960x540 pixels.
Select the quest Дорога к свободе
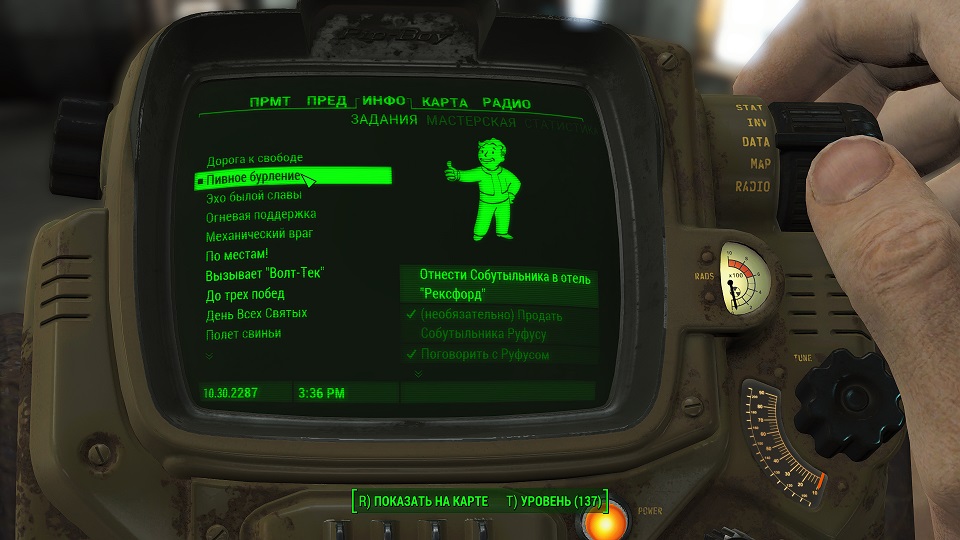tap(254, 160)
